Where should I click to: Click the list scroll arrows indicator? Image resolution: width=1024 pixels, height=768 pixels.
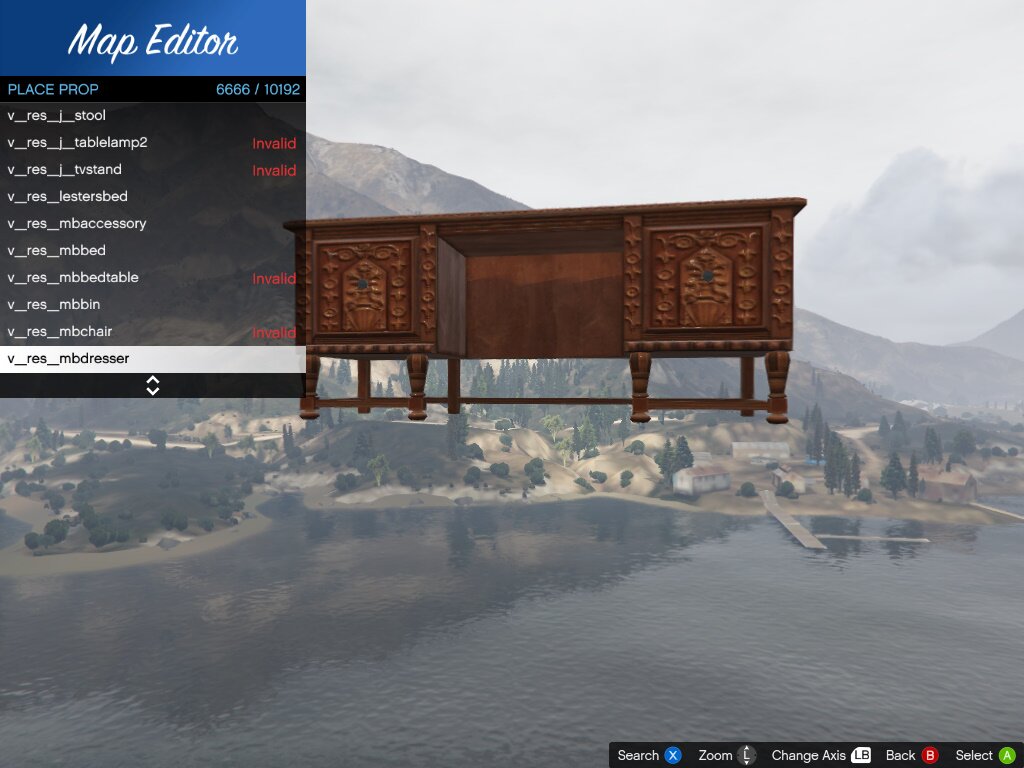pos(153,385)
